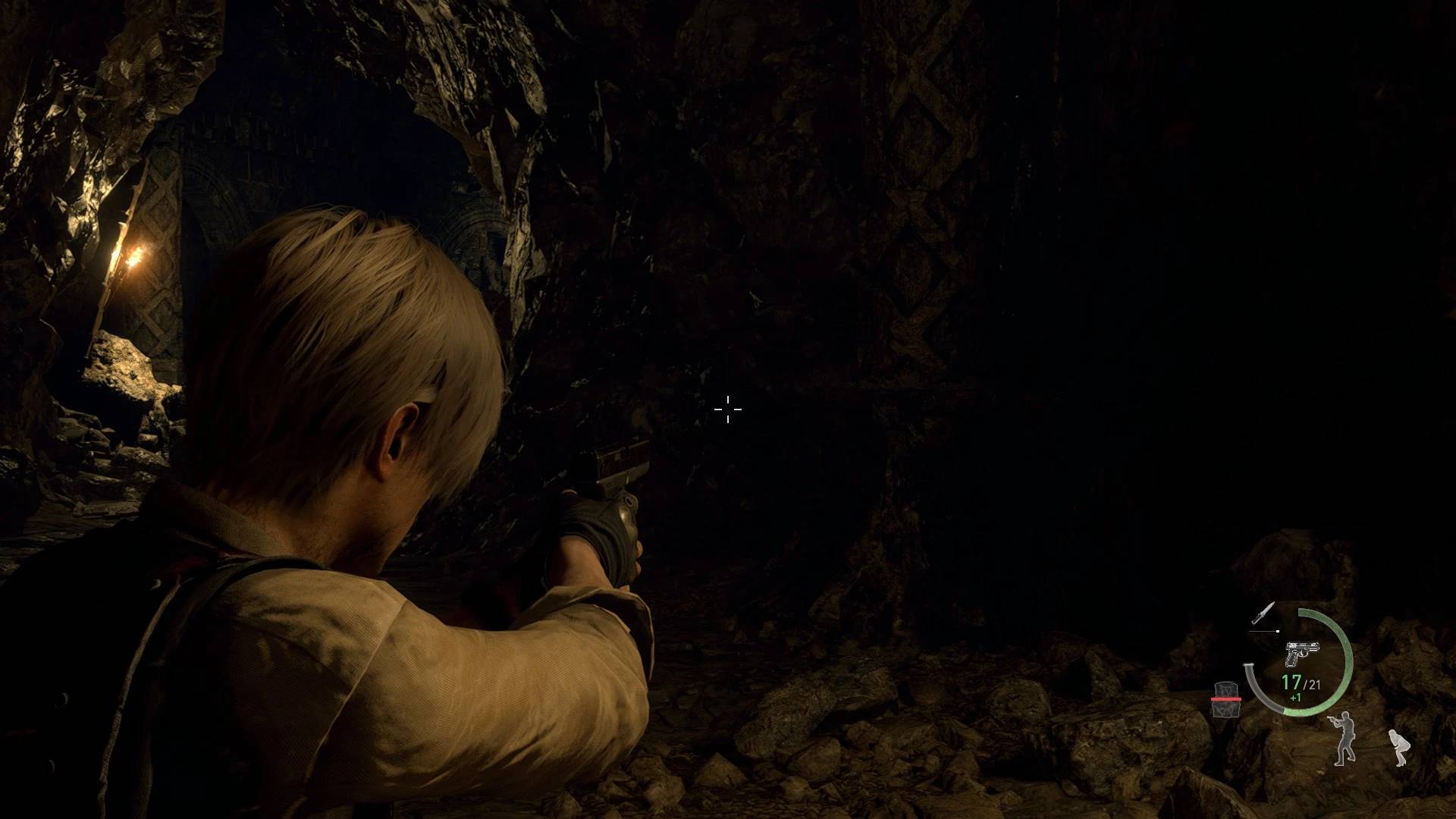The width and height of the screenshot is (1456, 819).
Task: Click the Leon aiming stance icon
Action: coord(1343,738)
